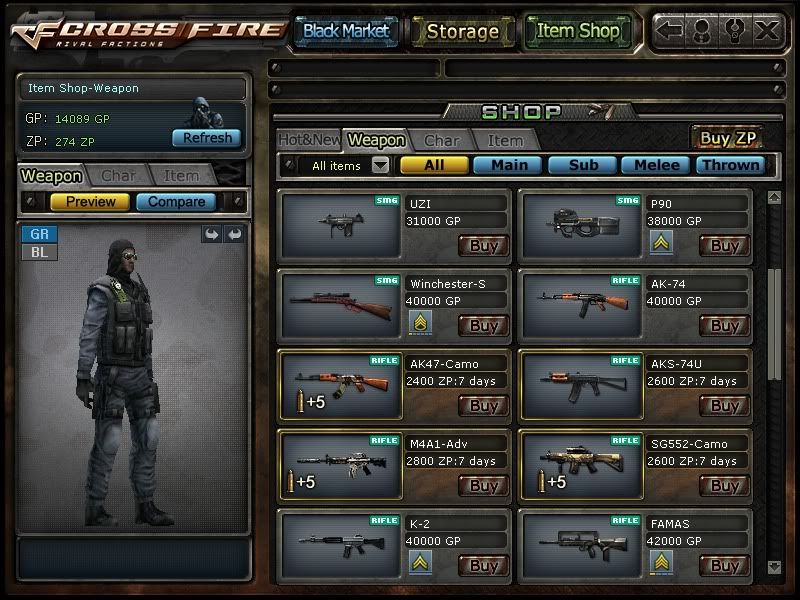Preview the selected weapon
Image resolution: width=800 pixels, height=600 pixels.
pyautogui.click(x=90, y=202)
